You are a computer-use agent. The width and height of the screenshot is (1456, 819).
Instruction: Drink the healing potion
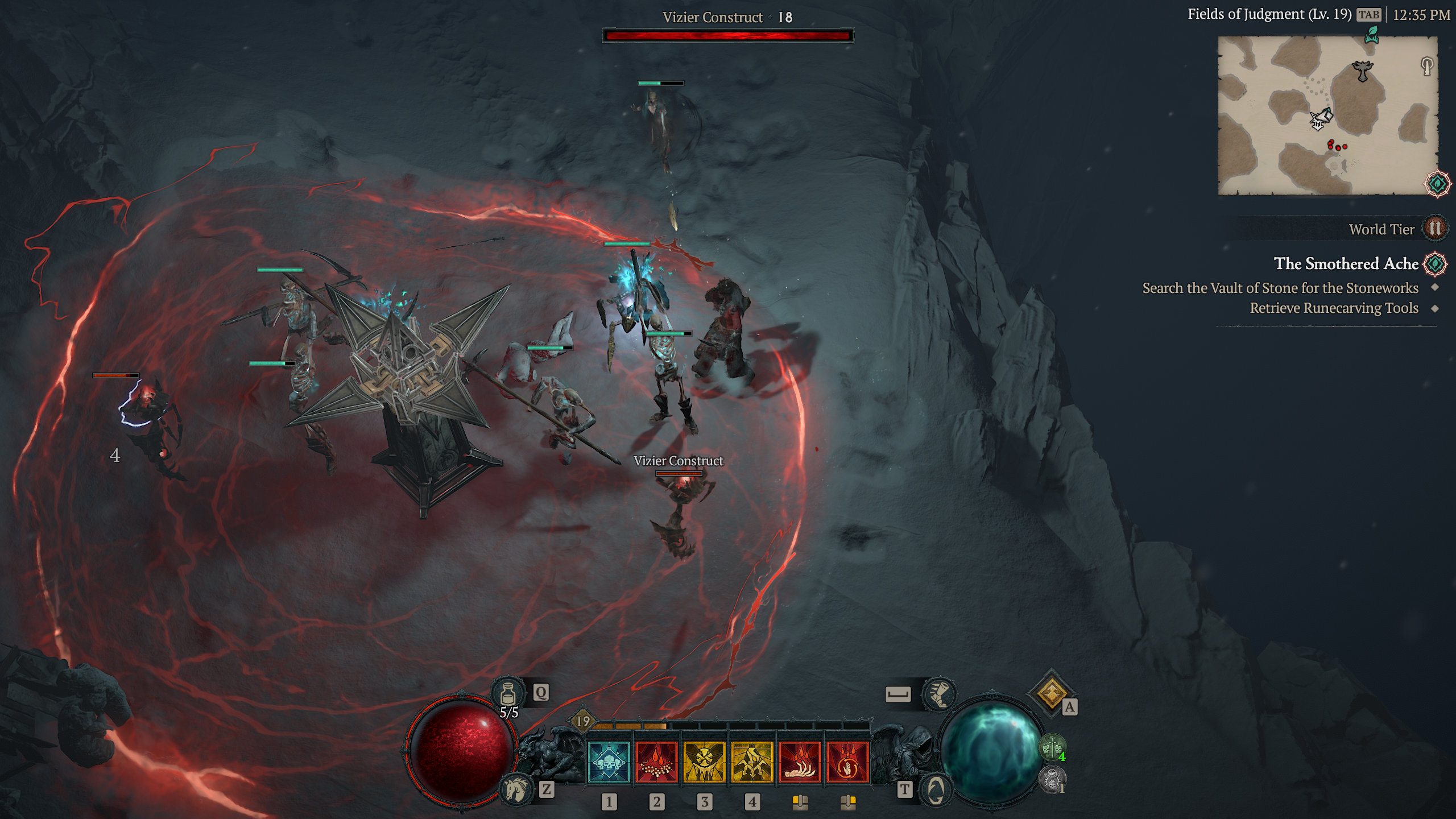click(x=508, y=694)
